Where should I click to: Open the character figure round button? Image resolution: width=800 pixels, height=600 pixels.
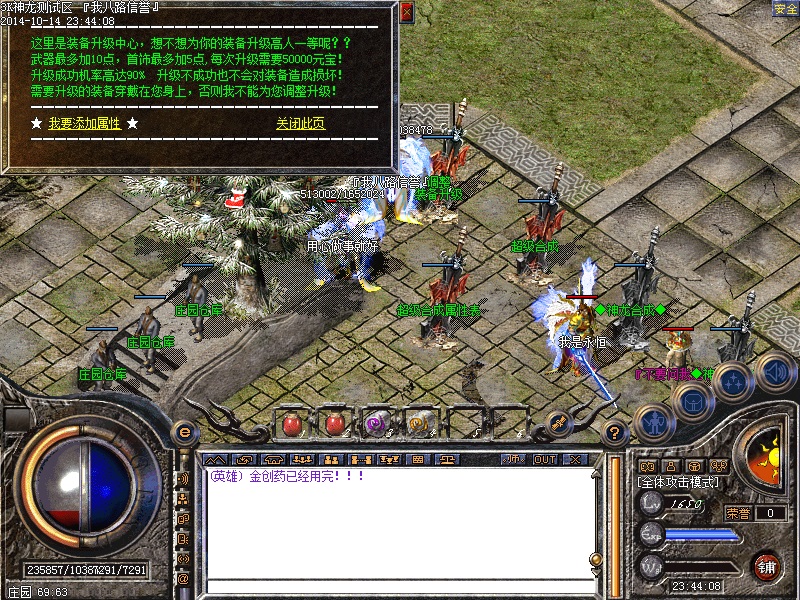pos(652,423)
